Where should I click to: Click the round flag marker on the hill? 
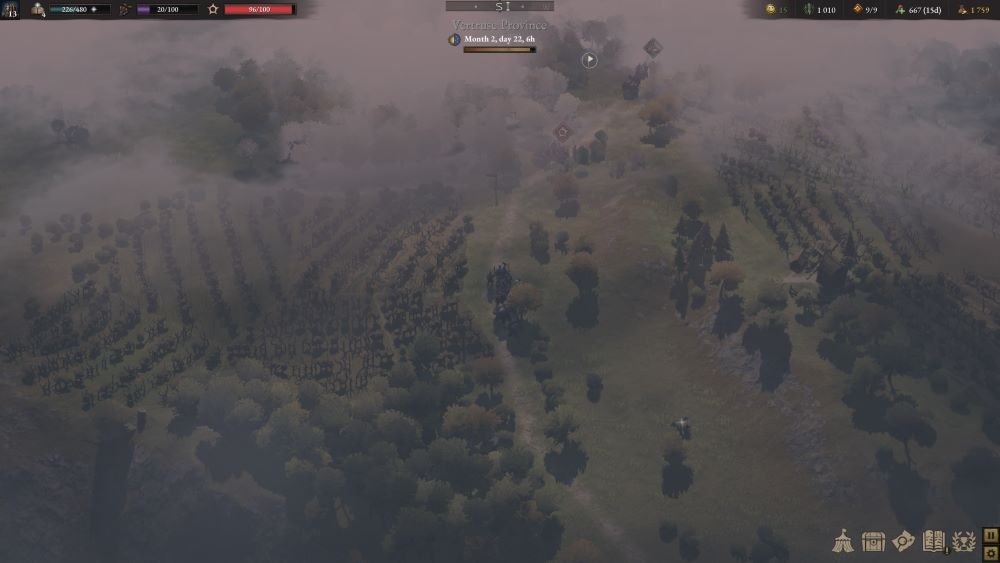coord(590,60)
